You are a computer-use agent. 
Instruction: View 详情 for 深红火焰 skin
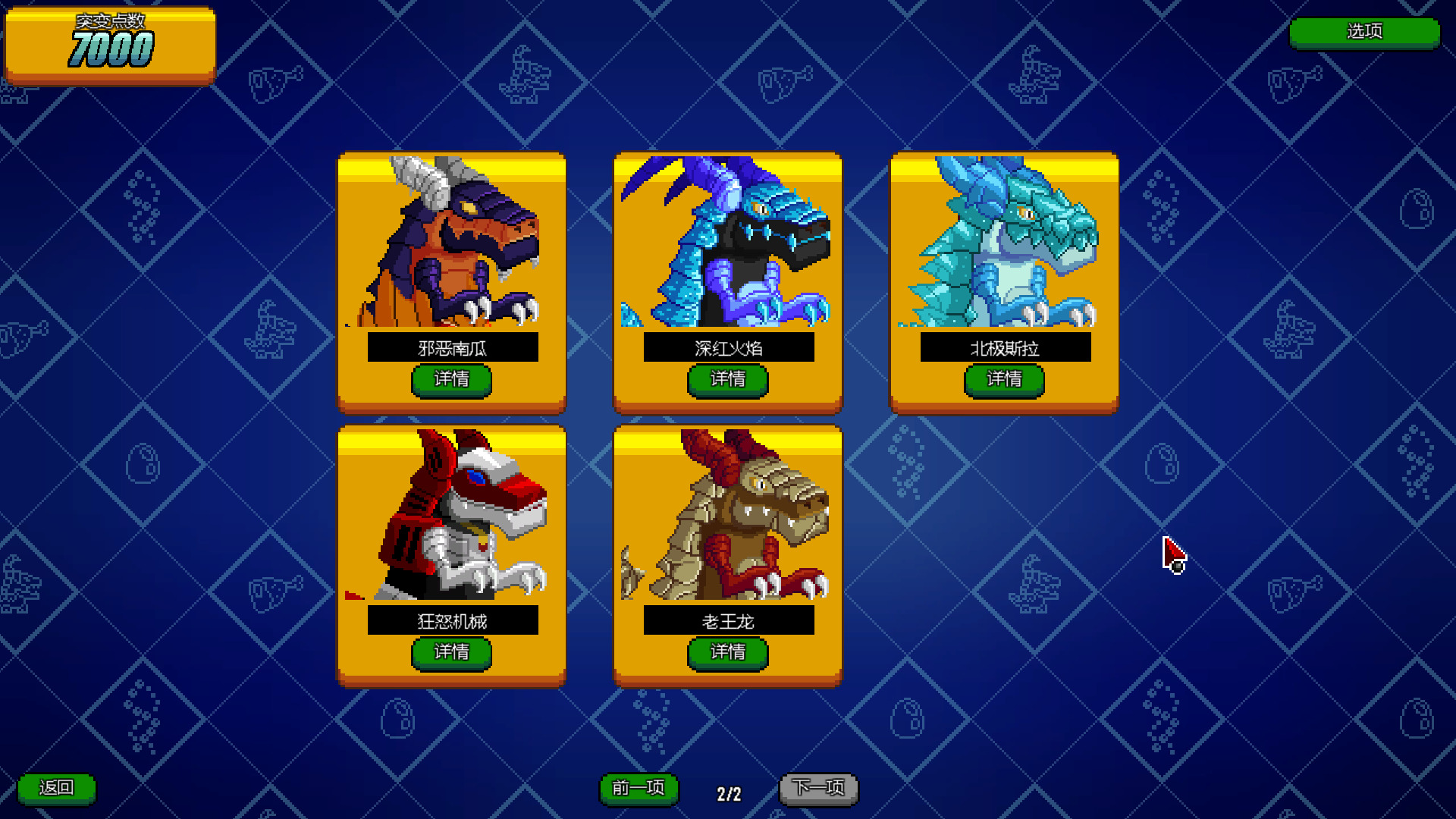727,379
